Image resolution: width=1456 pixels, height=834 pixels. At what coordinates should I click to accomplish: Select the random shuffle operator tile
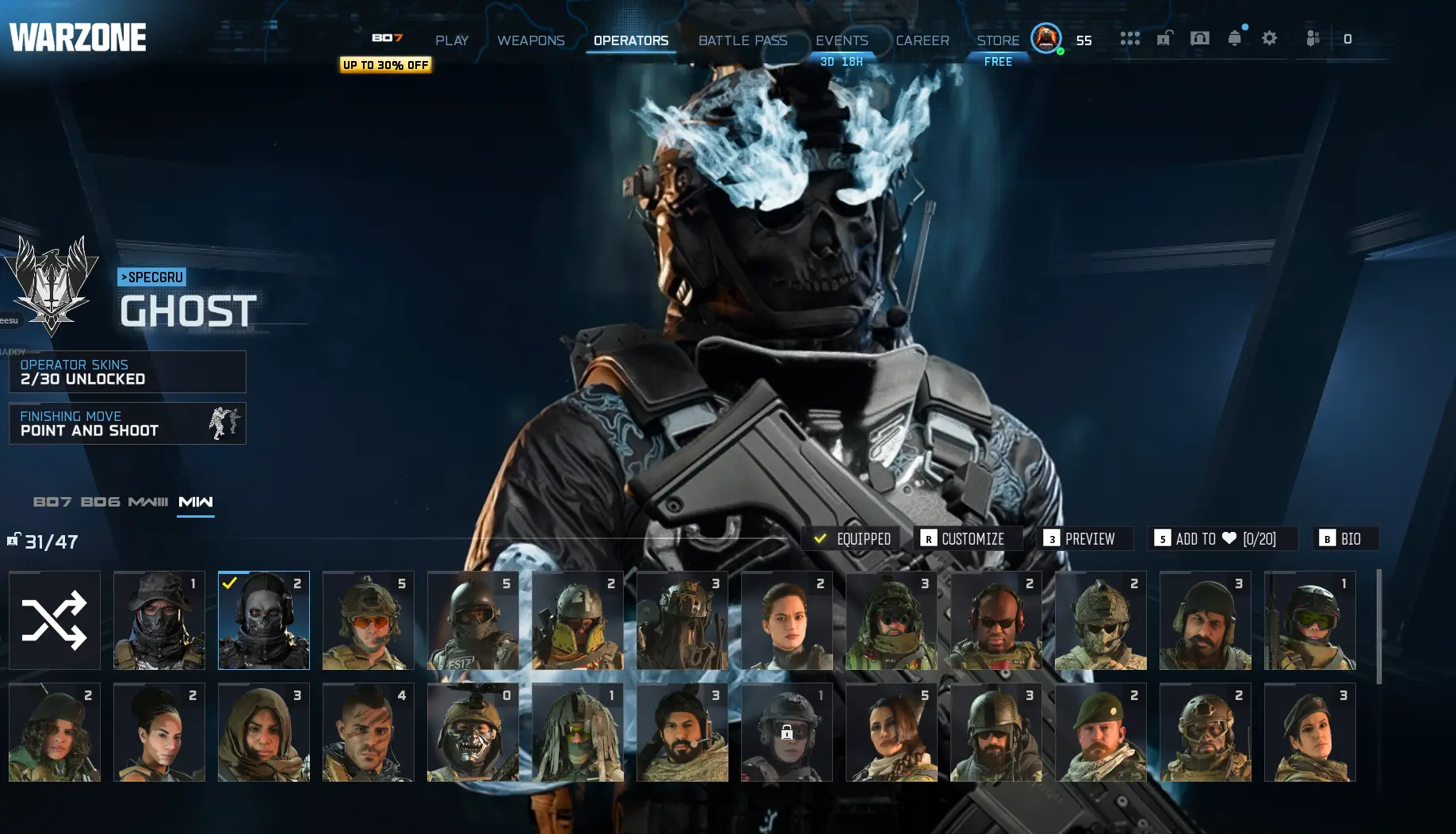[x=53, y=621]
